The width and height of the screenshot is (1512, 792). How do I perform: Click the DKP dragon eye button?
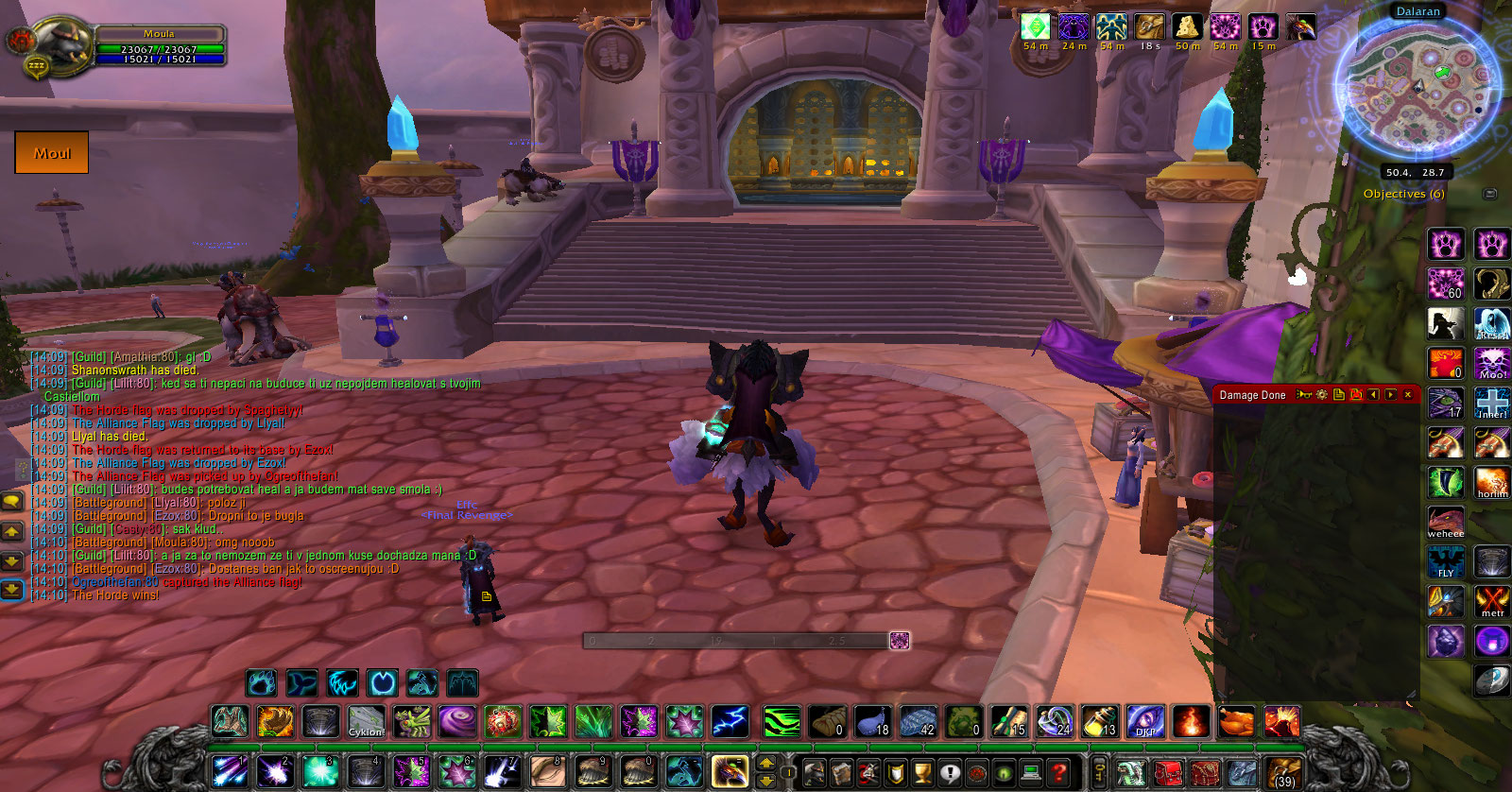pyautogui.click(x=1145, y=722)
